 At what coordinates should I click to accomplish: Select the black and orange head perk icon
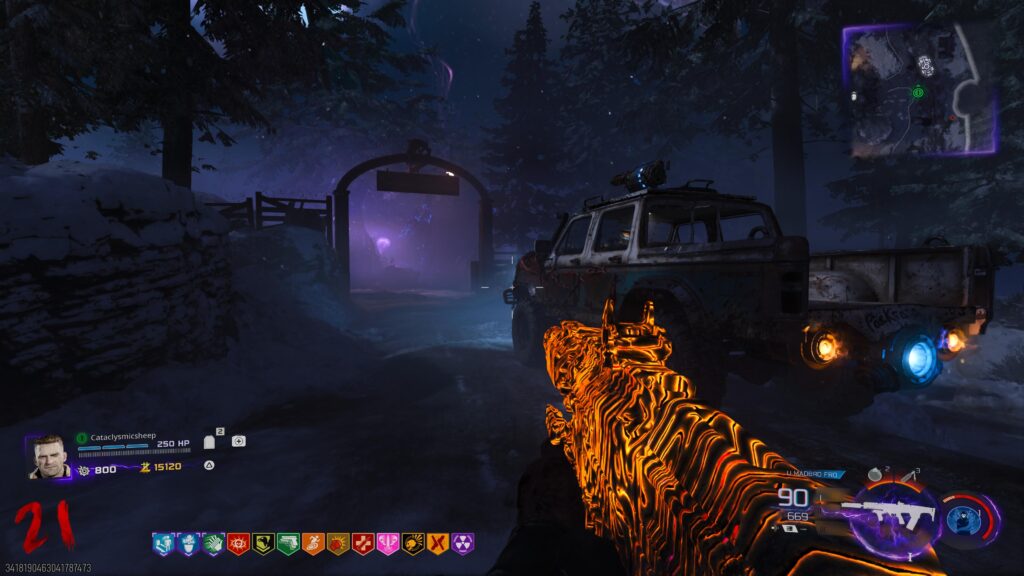(413, 543)
